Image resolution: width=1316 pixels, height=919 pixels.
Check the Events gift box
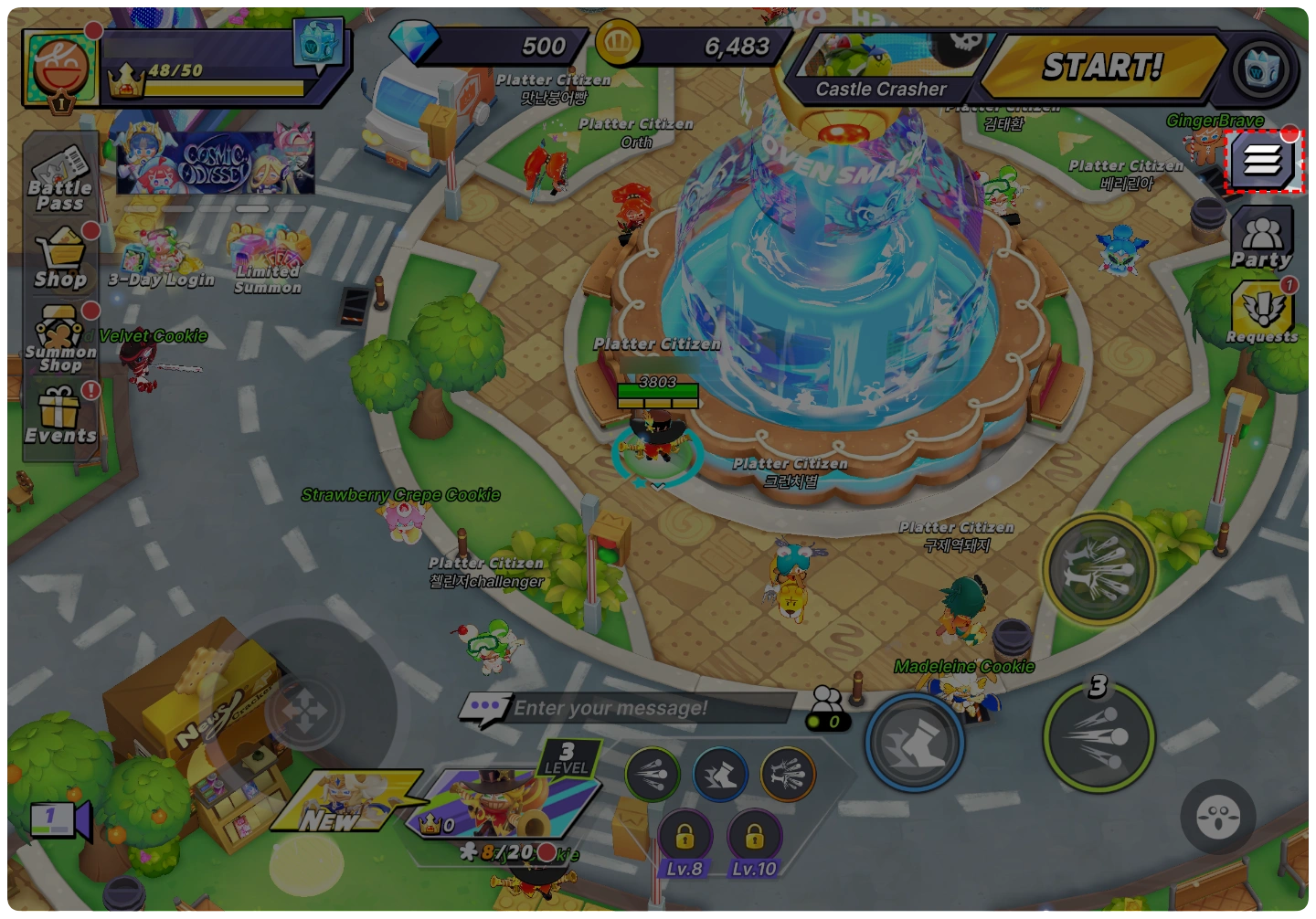(60, 416)
